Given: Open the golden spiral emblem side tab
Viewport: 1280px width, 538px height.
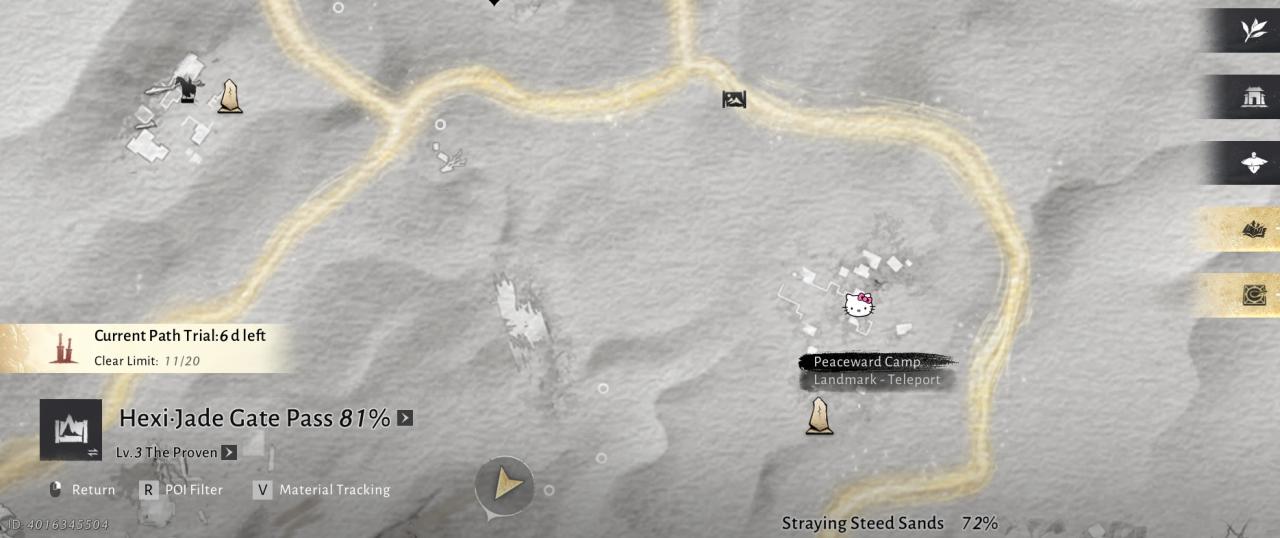Looking at the screenshot, I should (x=1253, y=295).
